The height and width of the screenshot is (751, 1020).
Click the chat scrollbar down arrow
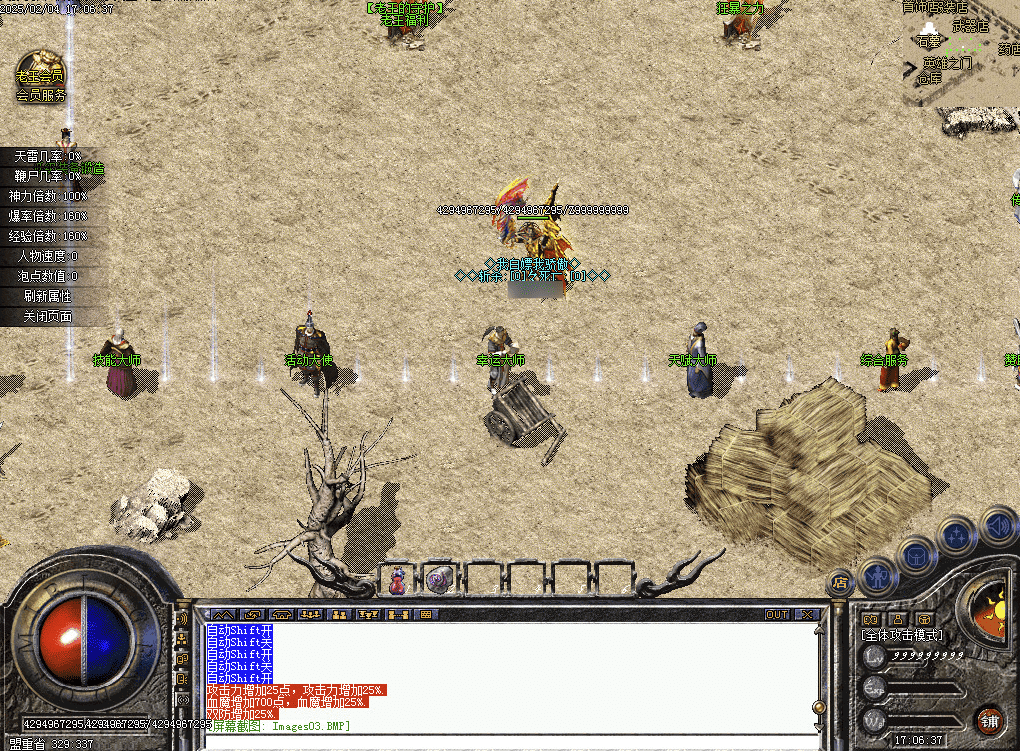(819, 708)
